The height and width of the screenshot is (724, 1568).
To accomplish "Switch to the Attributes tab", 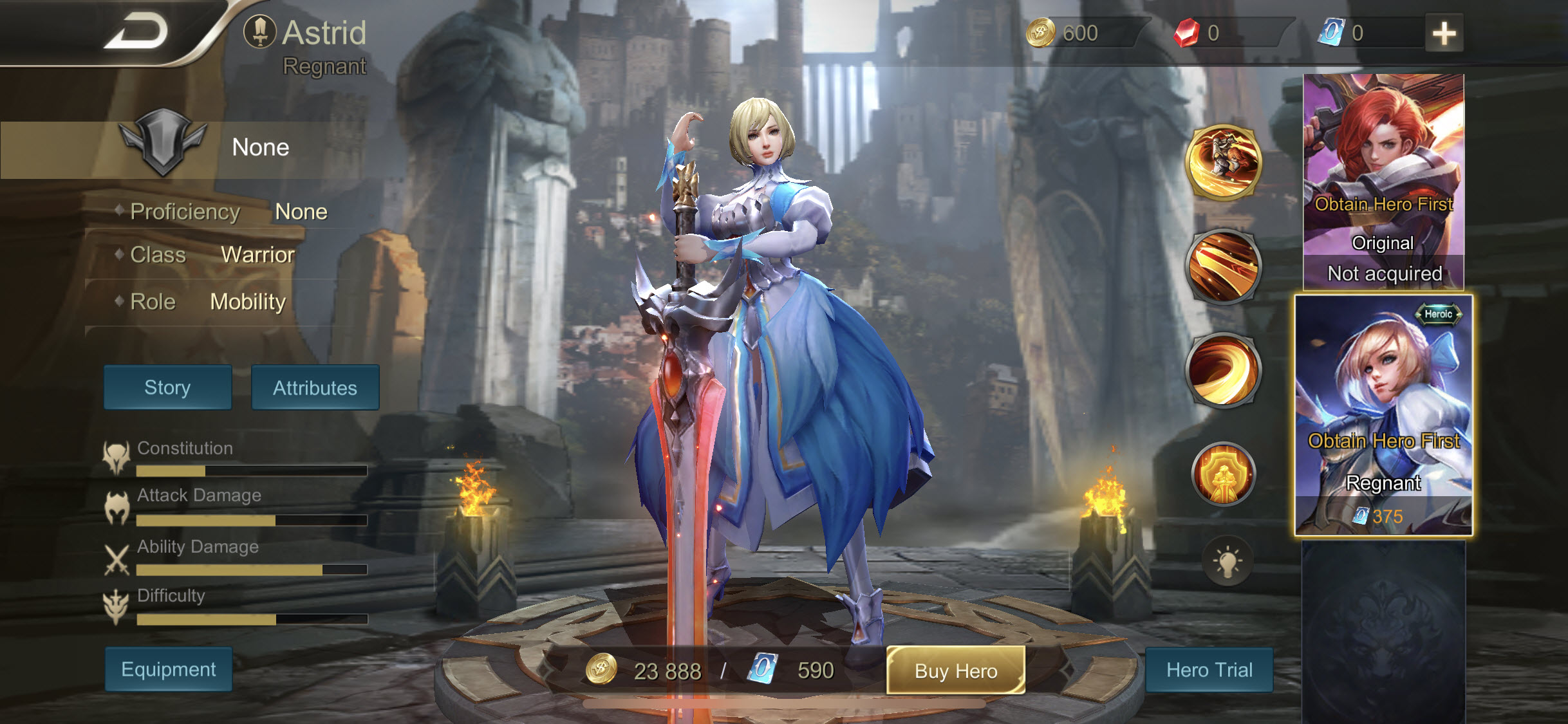I will pyautogui.click(x=315, y=388).
